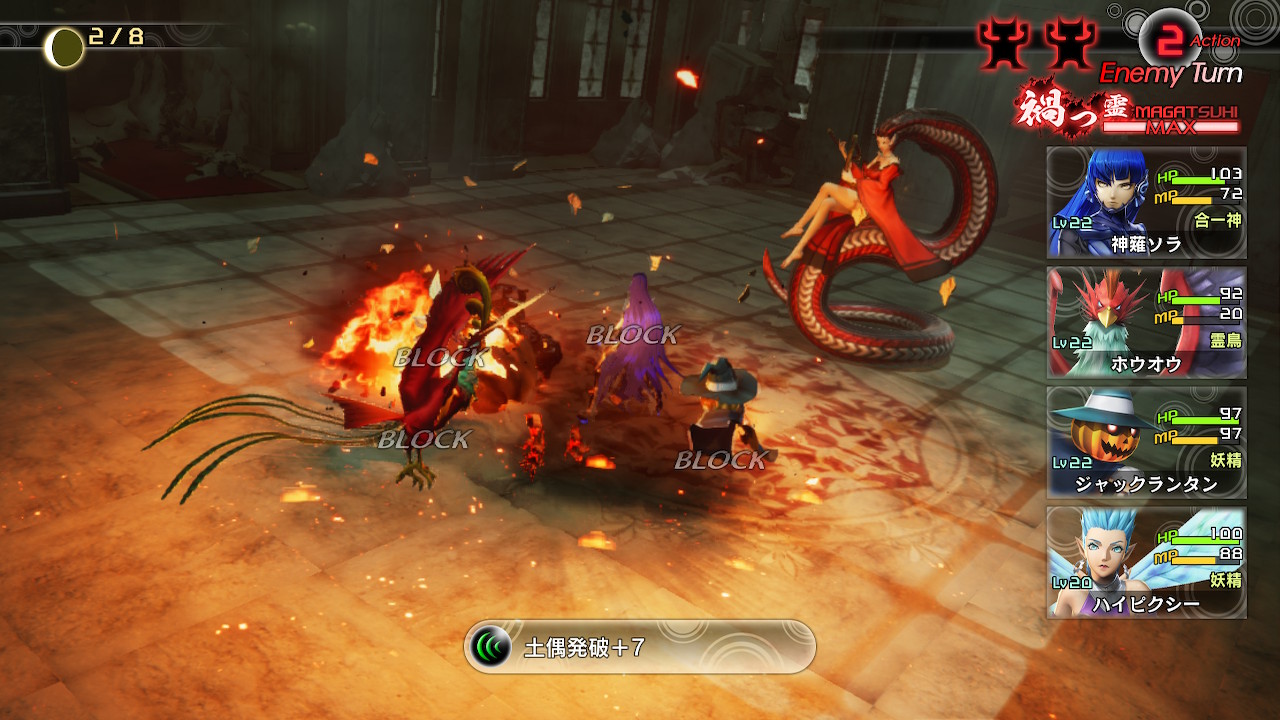Click the moon phase icon
1280x720 pixels.
pos(66,46)
